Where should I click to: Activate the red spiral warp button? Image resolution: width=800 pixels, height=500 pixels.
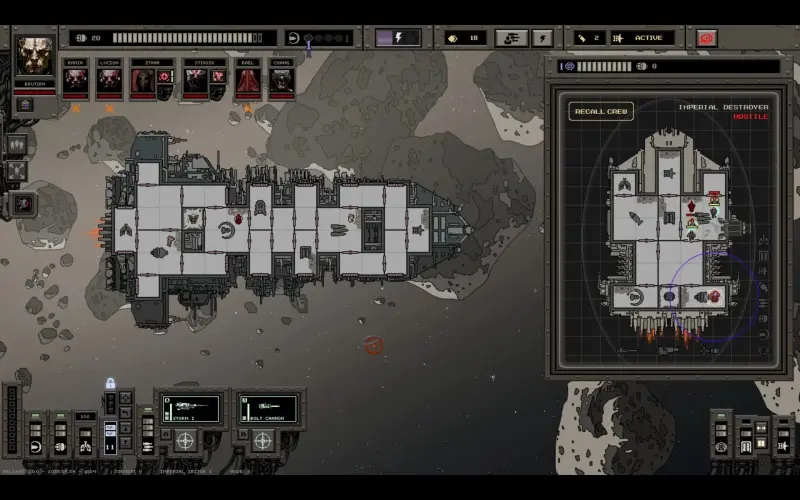pyautogui.click(x=707, y=38)
